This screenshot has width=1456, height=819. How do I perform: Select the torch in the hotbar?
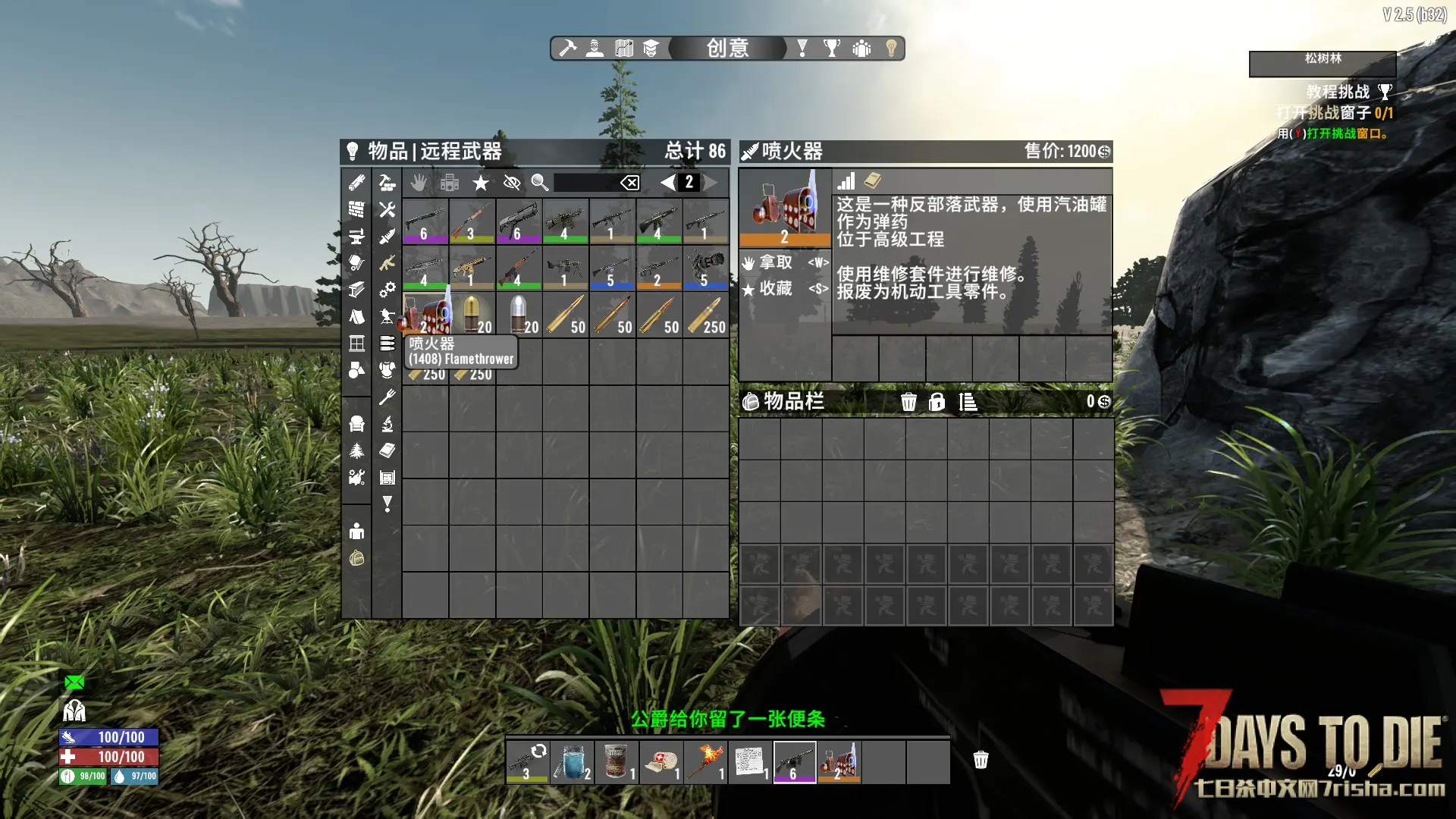[705, 761]
